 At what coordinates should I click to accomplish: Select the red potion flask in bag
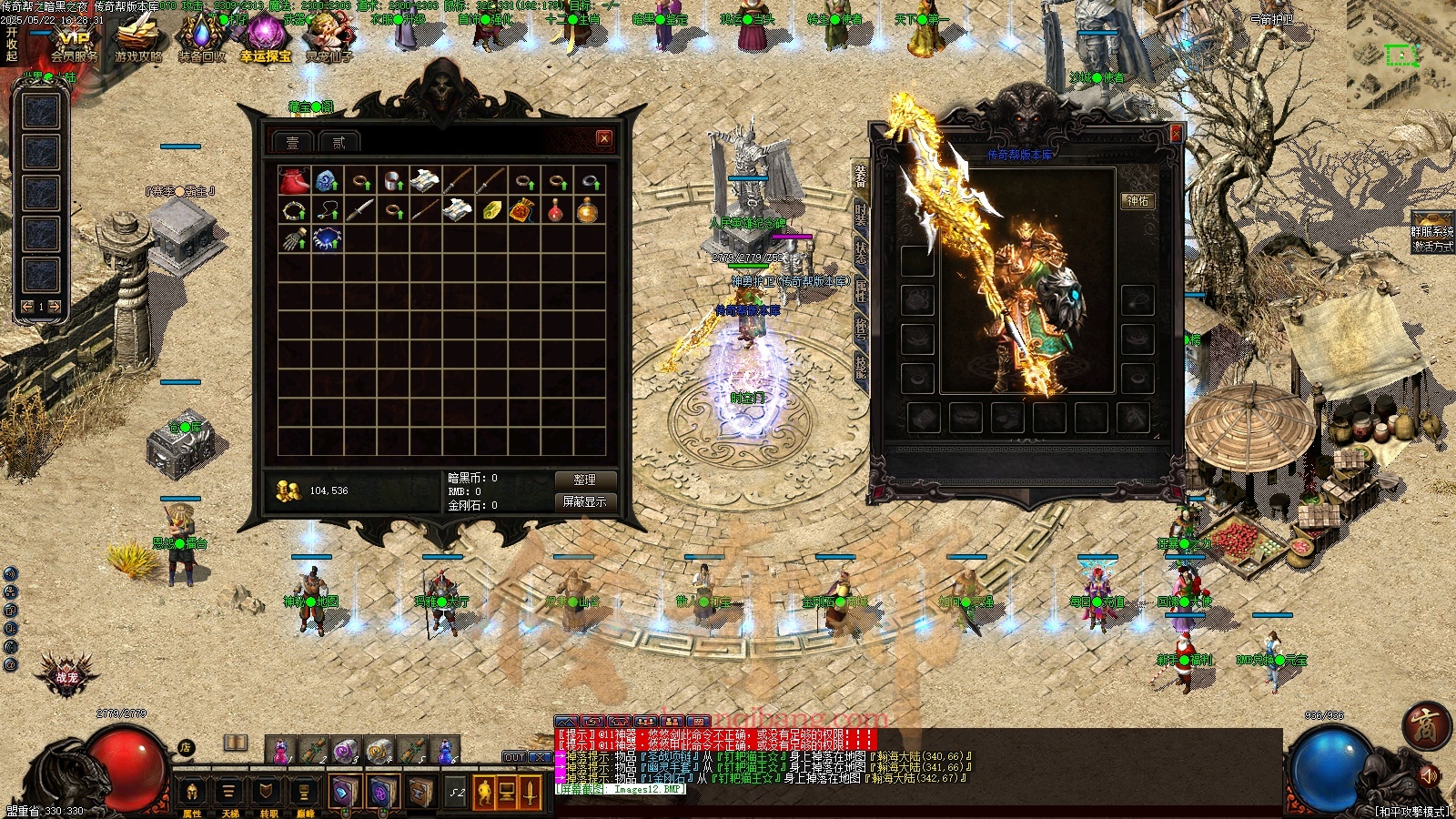556,211
